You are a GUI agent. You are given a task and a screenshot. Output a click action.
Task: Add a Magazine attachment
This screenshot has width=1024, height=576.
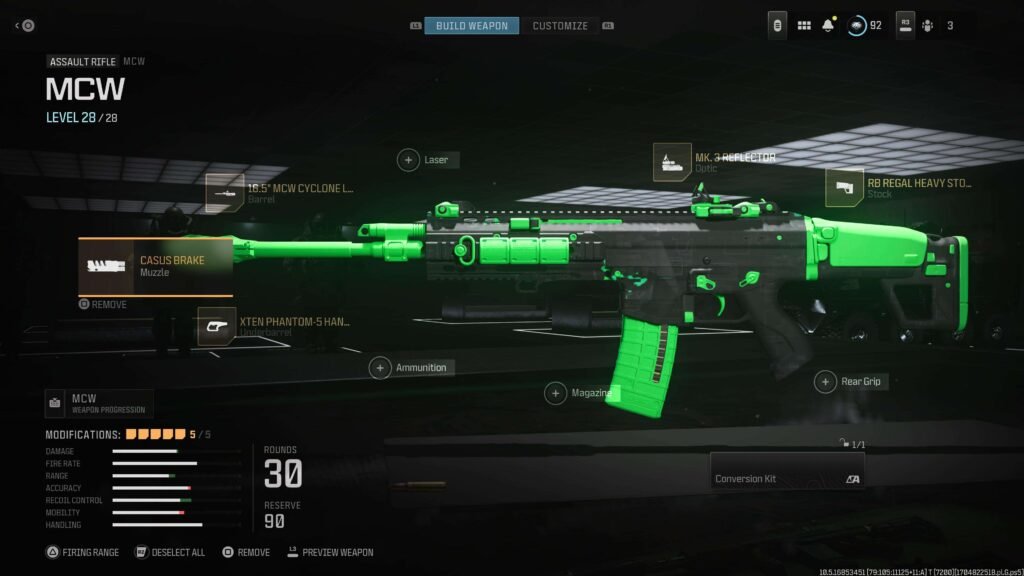556,394
